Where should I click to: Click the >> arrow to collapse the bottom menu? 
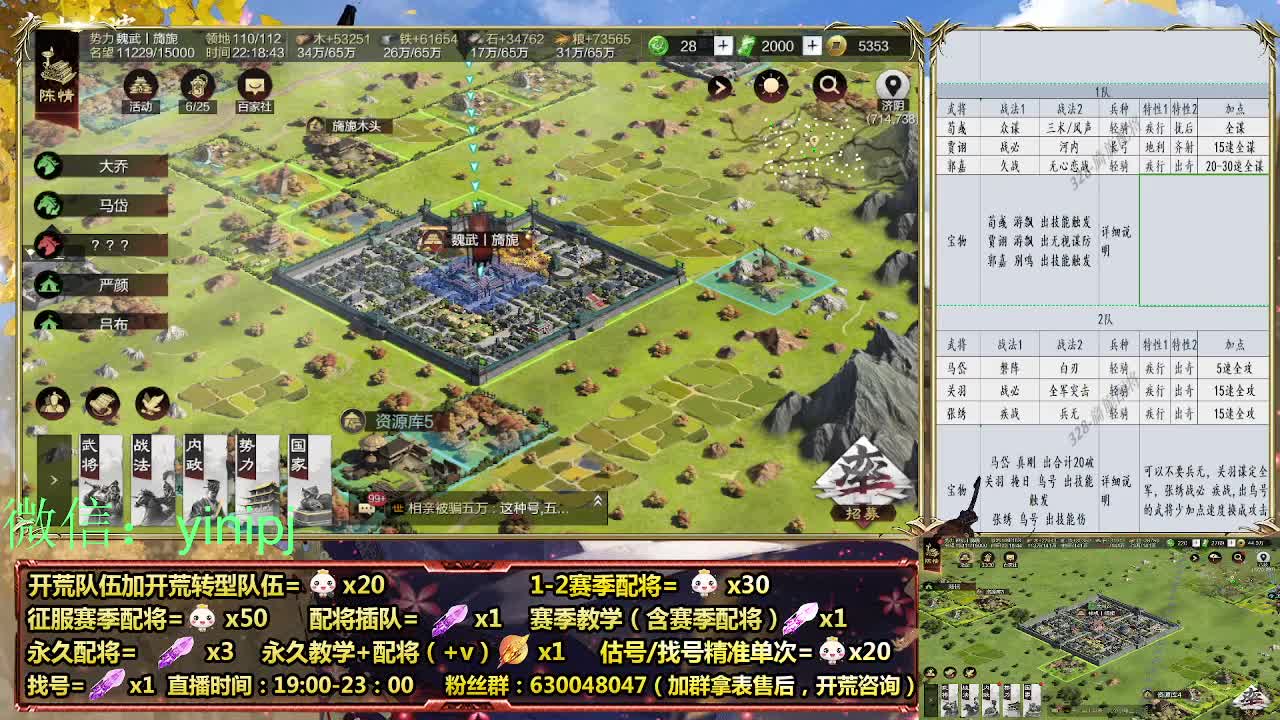(55, 478)
